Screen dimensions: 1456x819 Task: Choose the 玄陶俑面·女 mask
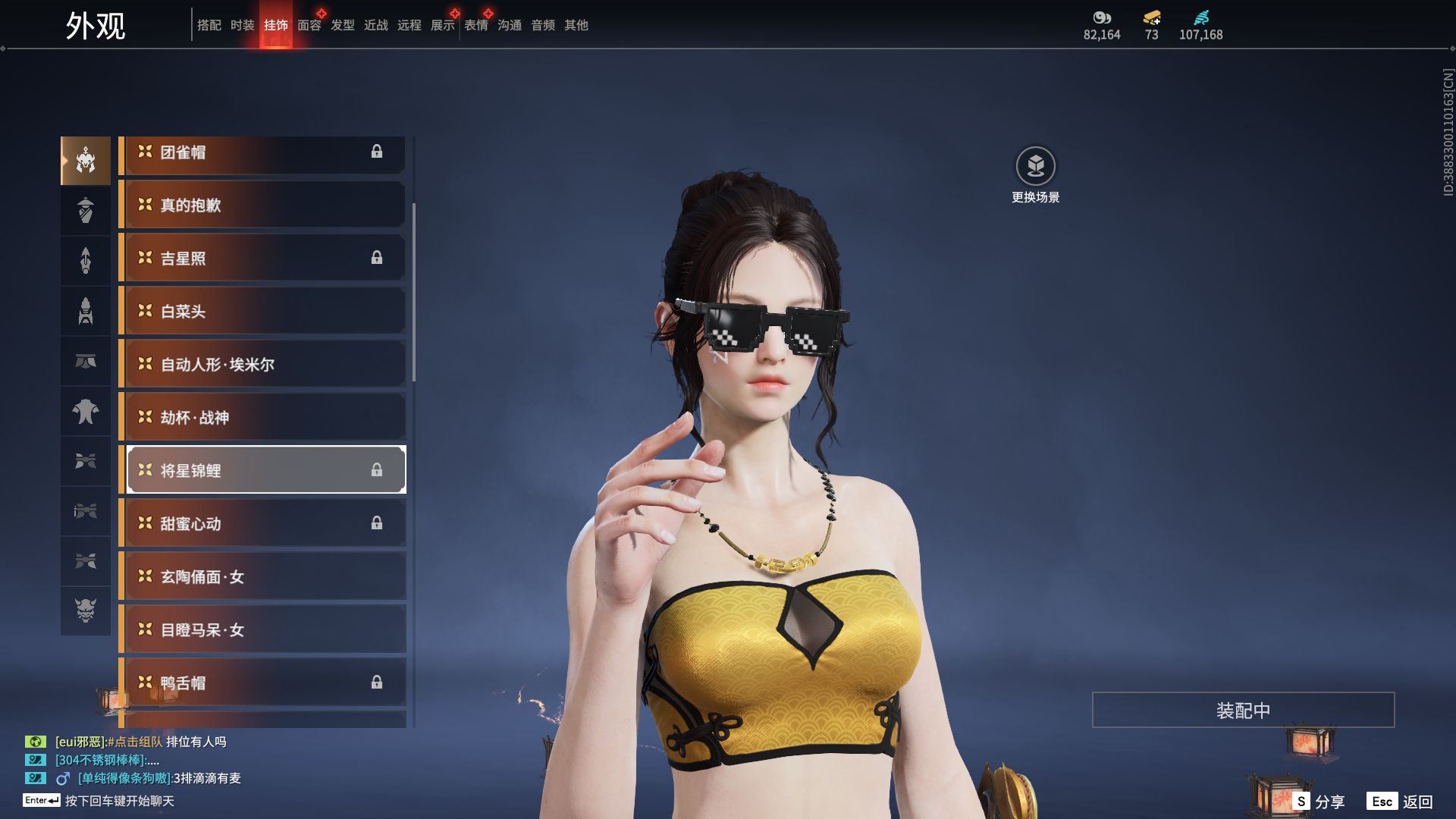point(262,576)
